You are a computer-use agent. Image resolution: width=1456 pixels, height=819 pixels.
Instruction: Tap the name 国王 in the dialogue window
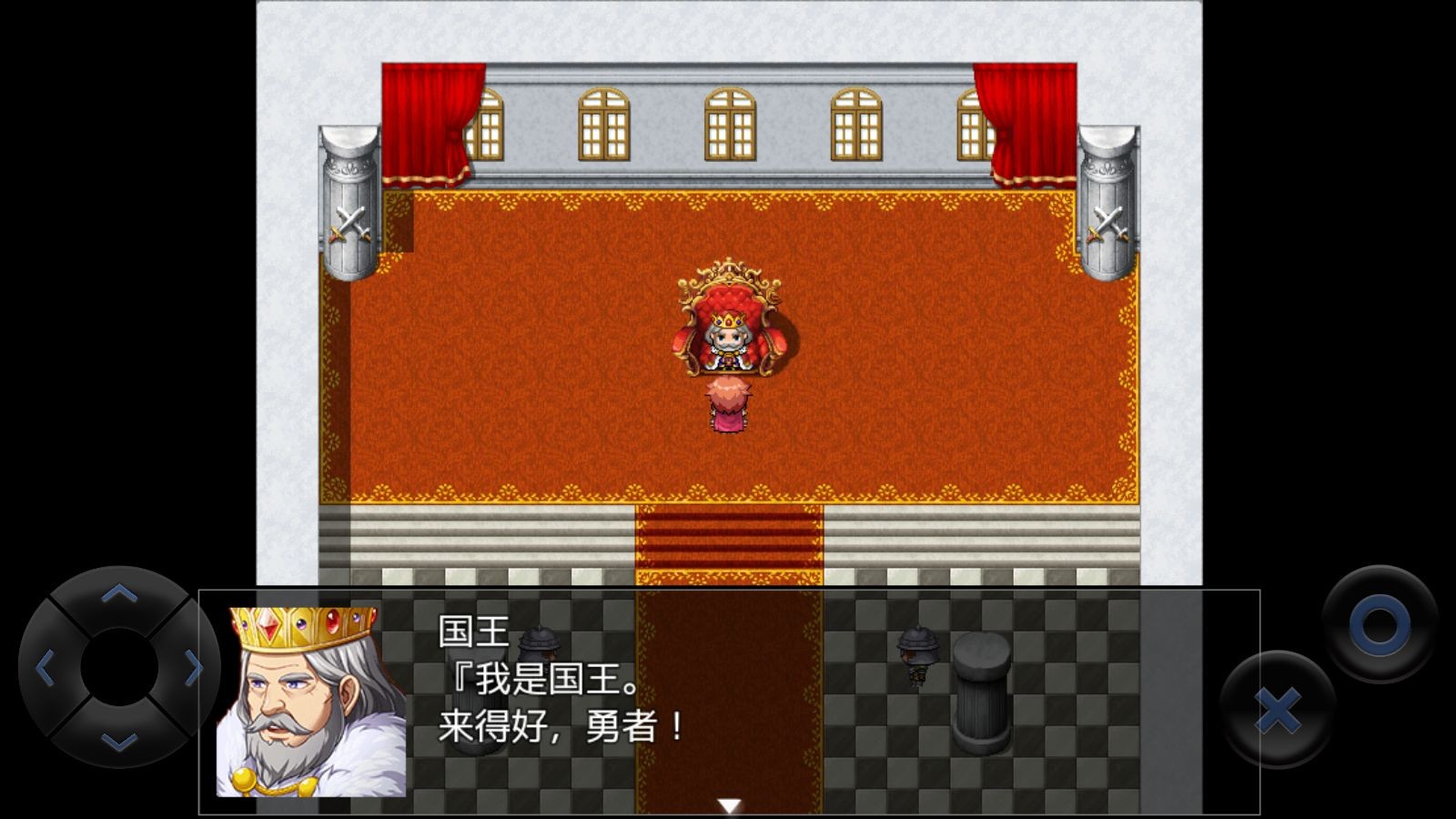tap(475, 630)
